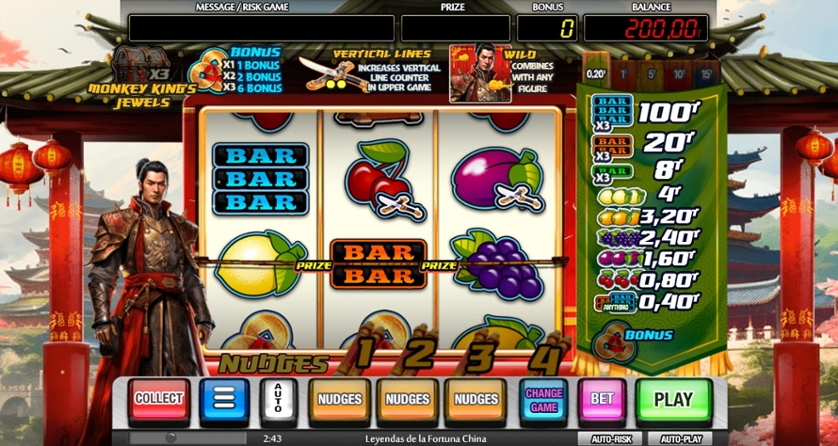Screen dimensions: 838x446
Task: Collect the winnings with the red COLLECT button
Action: click(159, 399)
